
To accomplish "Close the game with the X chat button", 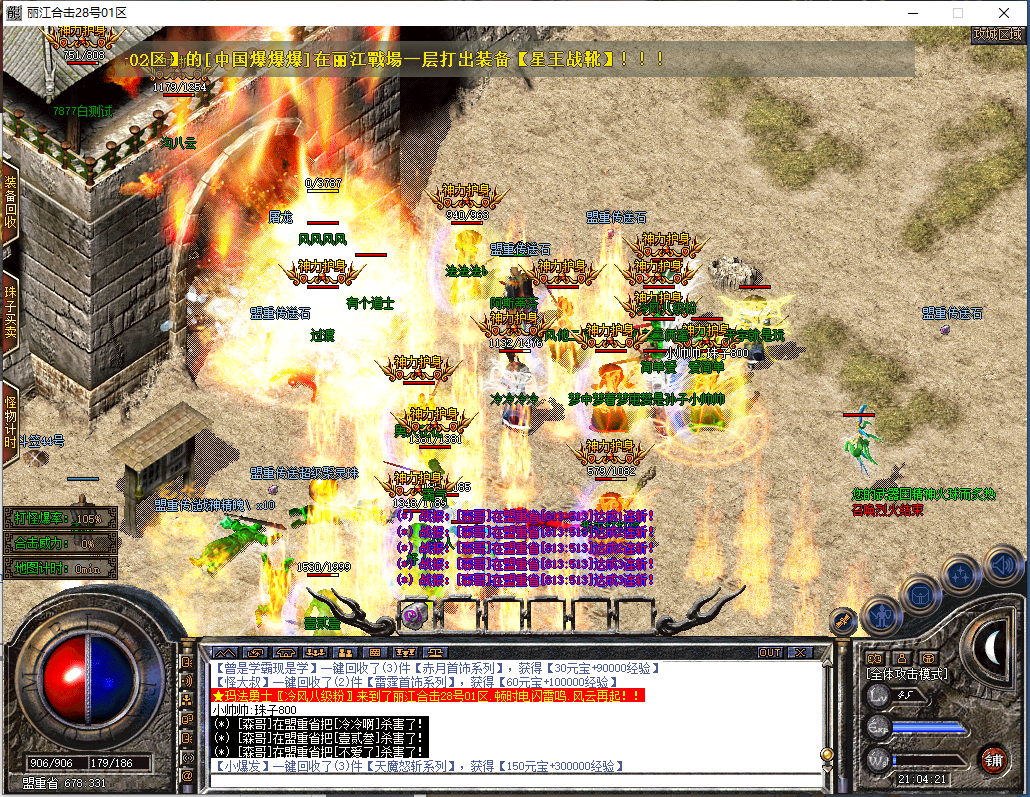I will [799, 652].
